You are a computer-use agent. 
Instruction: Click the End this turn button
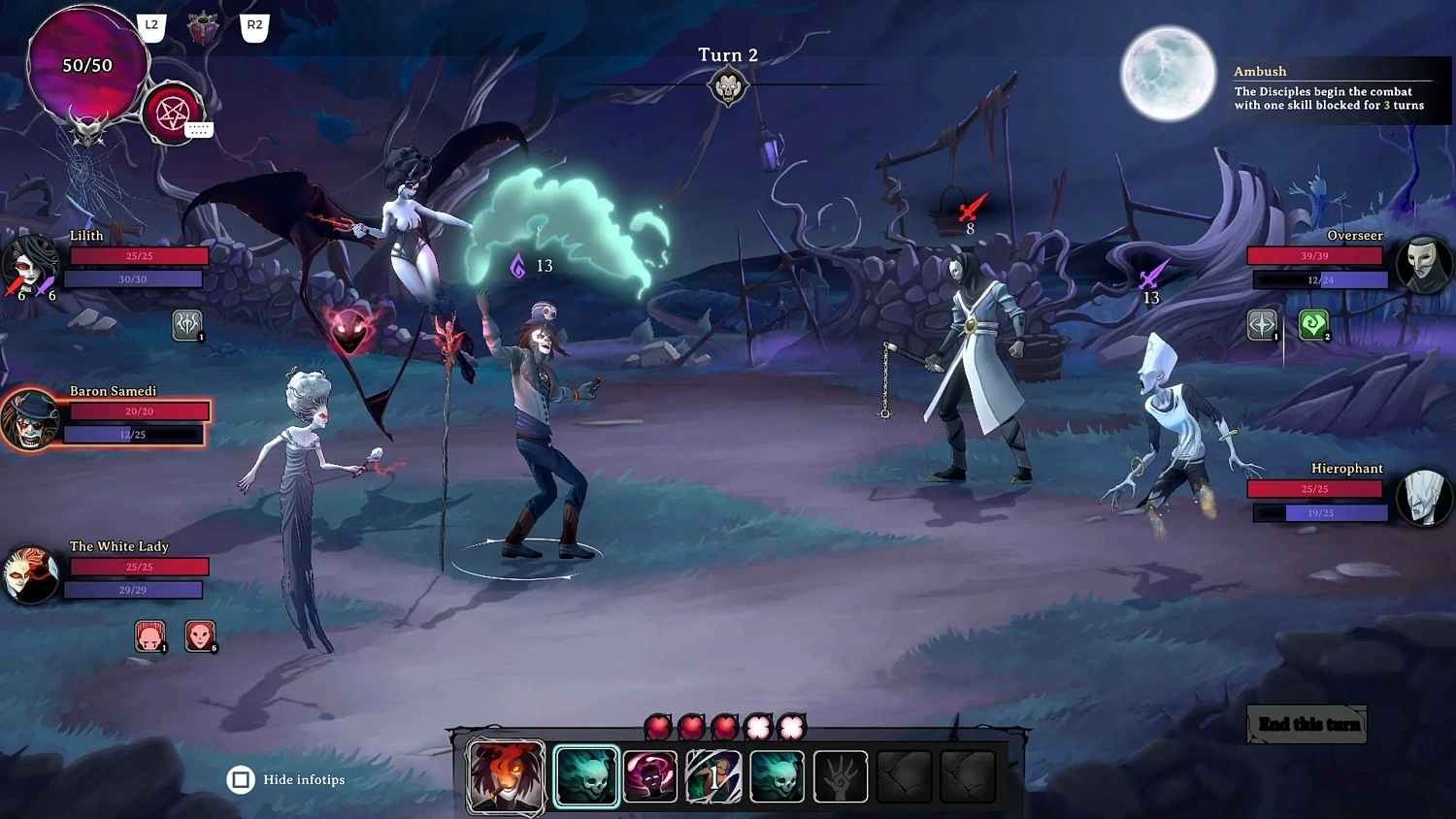pos(1307,725)
